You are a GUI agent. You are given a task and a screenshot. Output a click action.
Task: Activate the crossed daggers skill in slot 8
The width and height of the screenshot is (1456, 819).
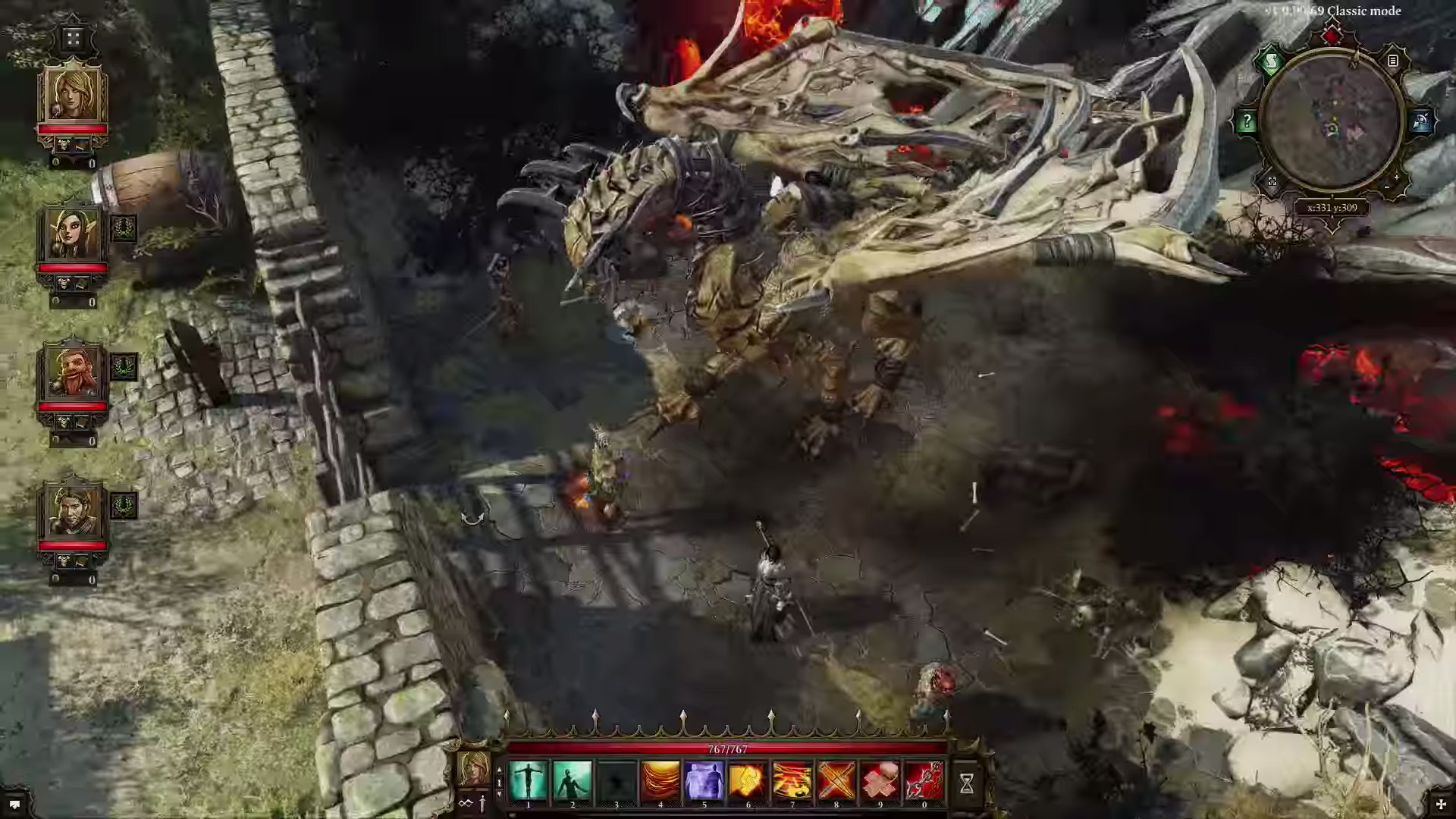coord(836,780)
